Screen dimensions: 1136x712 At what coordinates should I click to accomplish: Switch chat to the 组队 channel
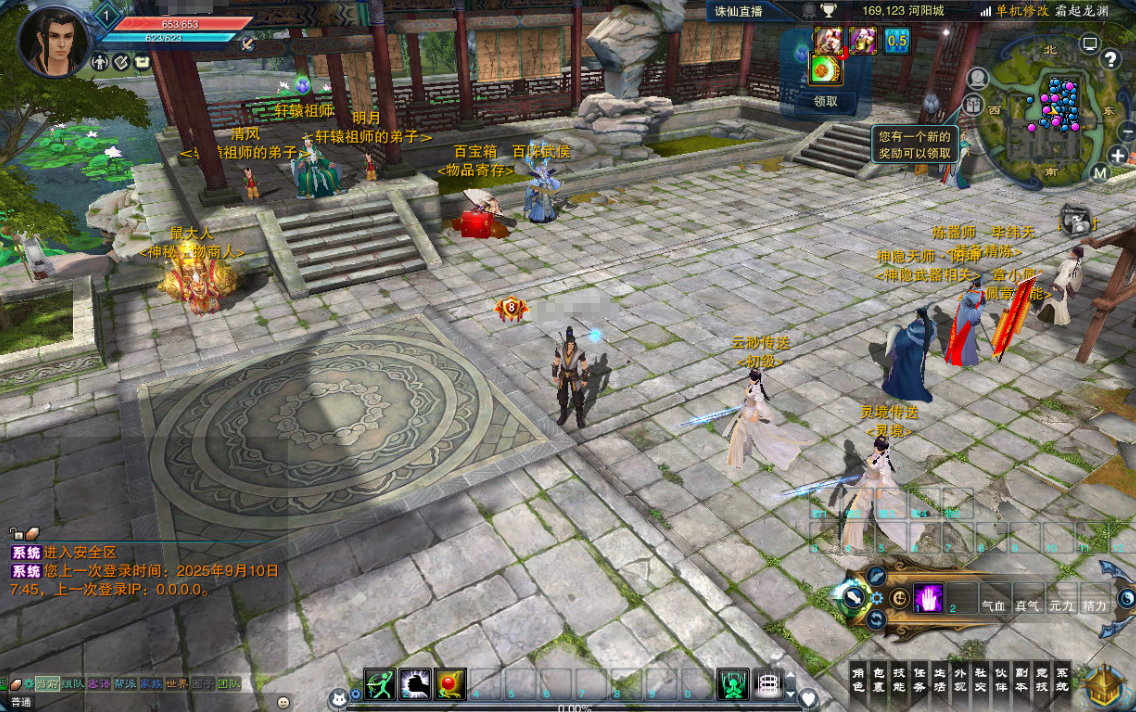[72, 684]
